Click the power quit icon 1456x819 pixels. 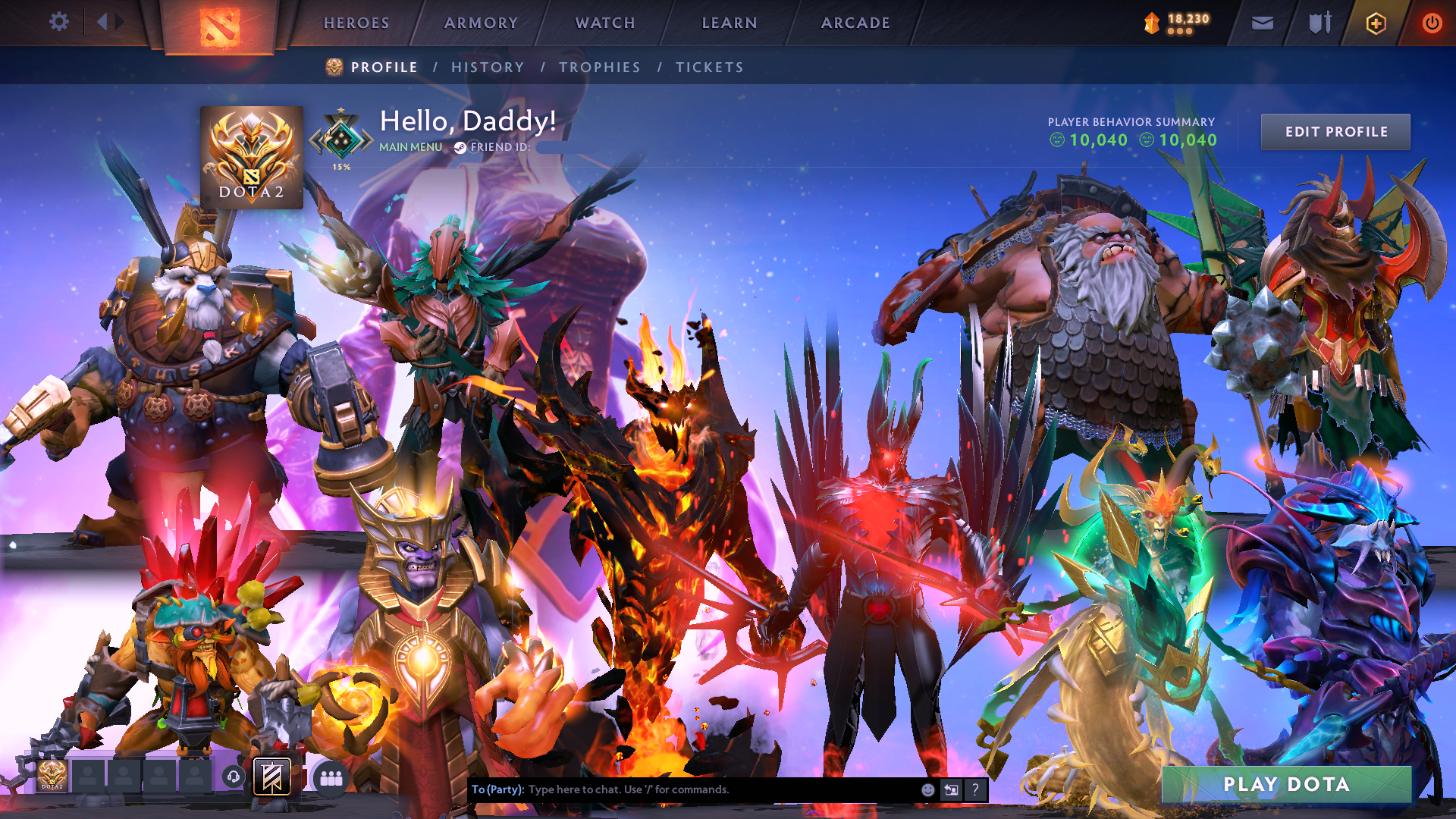coord(1432,23)
